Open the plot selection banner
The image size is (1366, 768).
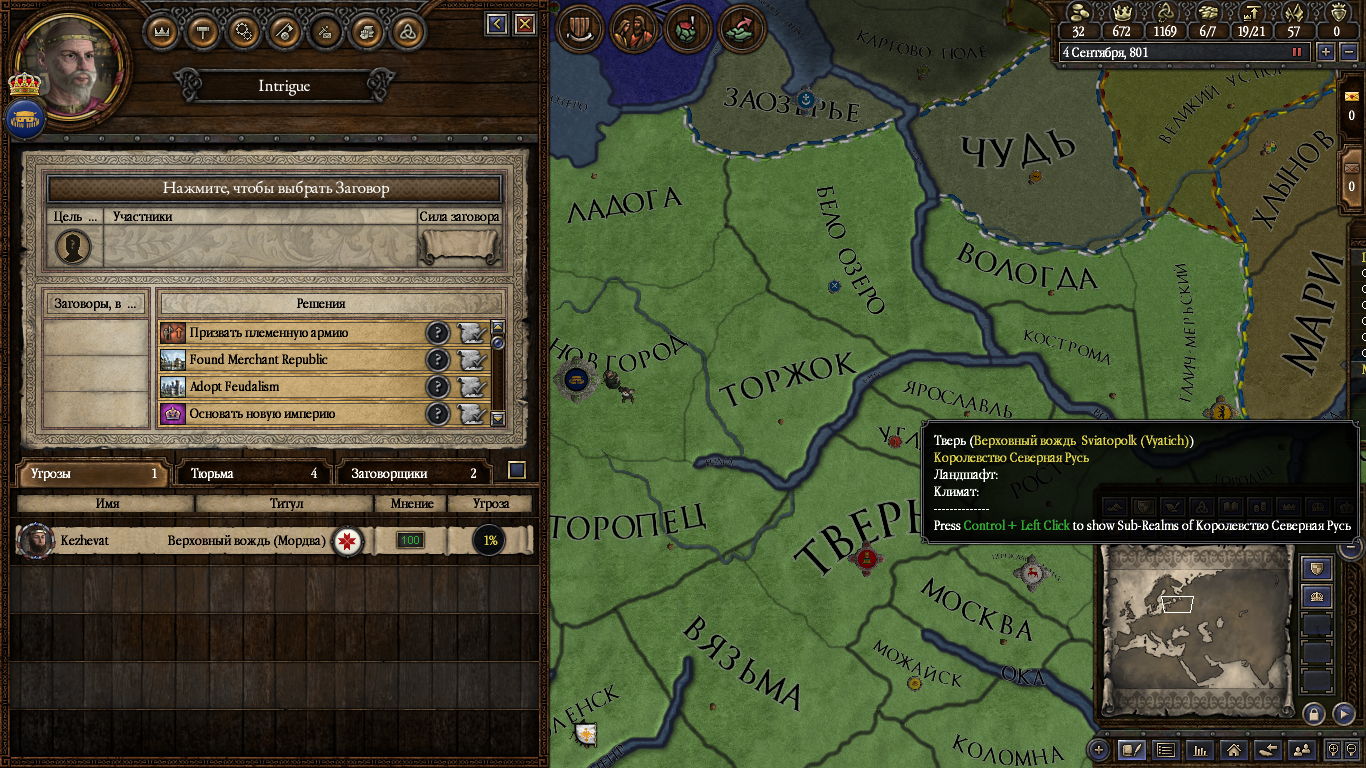[x=275, y=188]
